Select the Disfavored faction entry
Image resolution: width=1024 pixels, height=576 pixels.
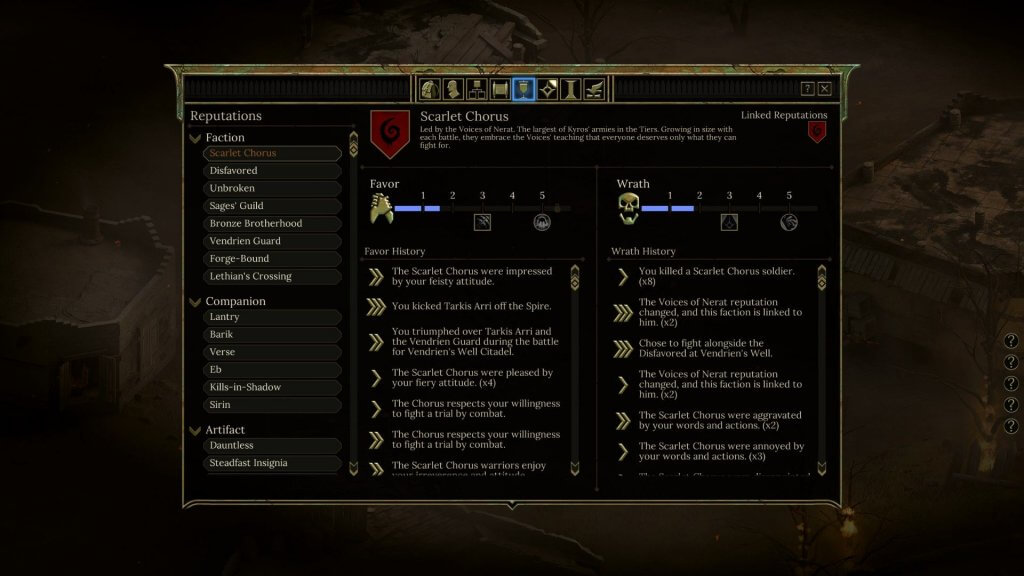click(x=272, y=171)
